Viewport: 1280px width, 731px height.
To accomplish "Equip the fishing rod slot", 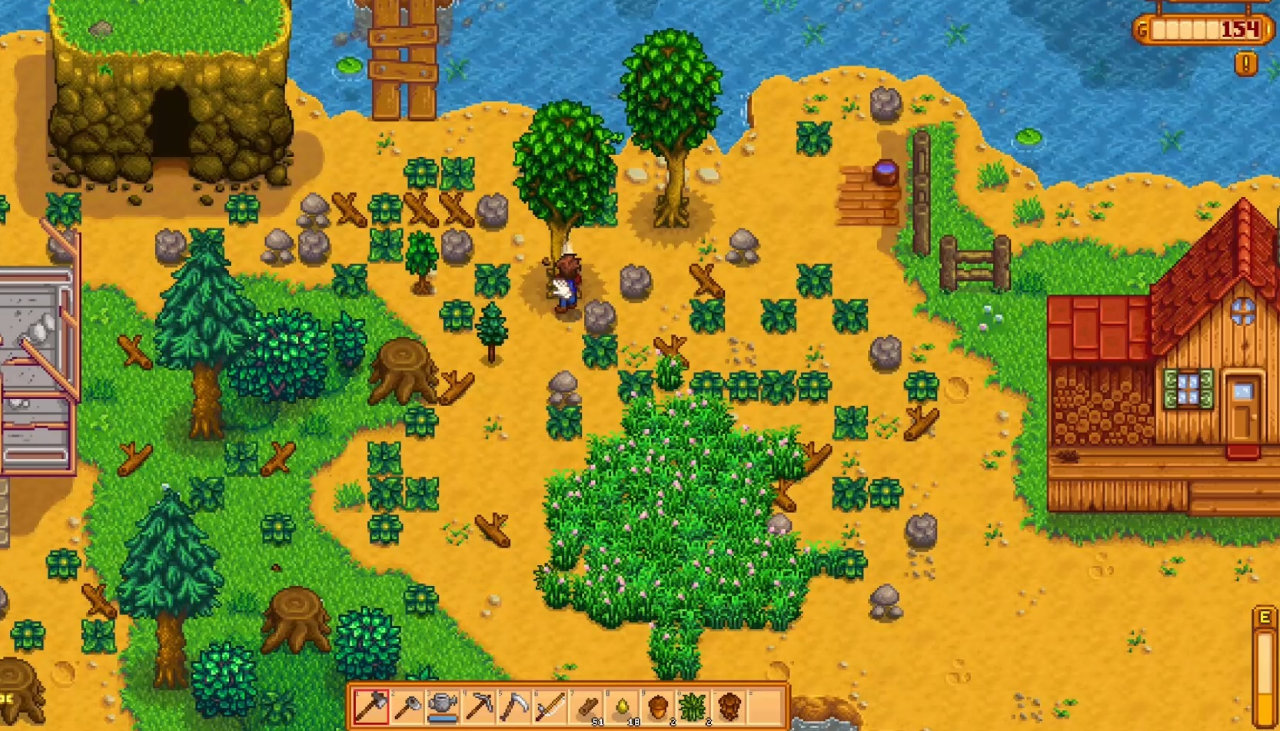I will [x=551, y=706].
